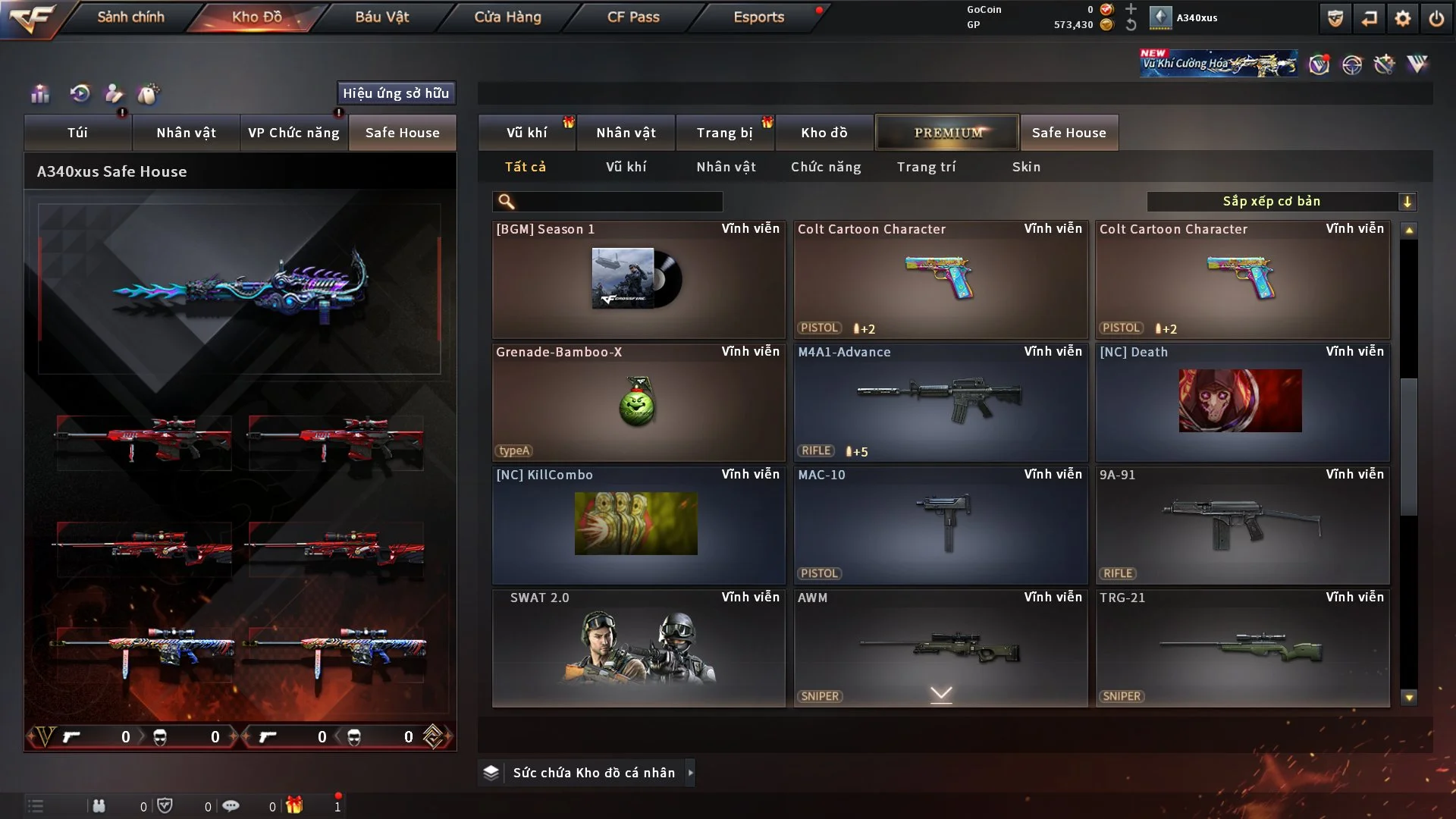1456x819 pixels.
Task: Switch to the Túi tab
Action: pyautogui.click(x=77, y=133)
